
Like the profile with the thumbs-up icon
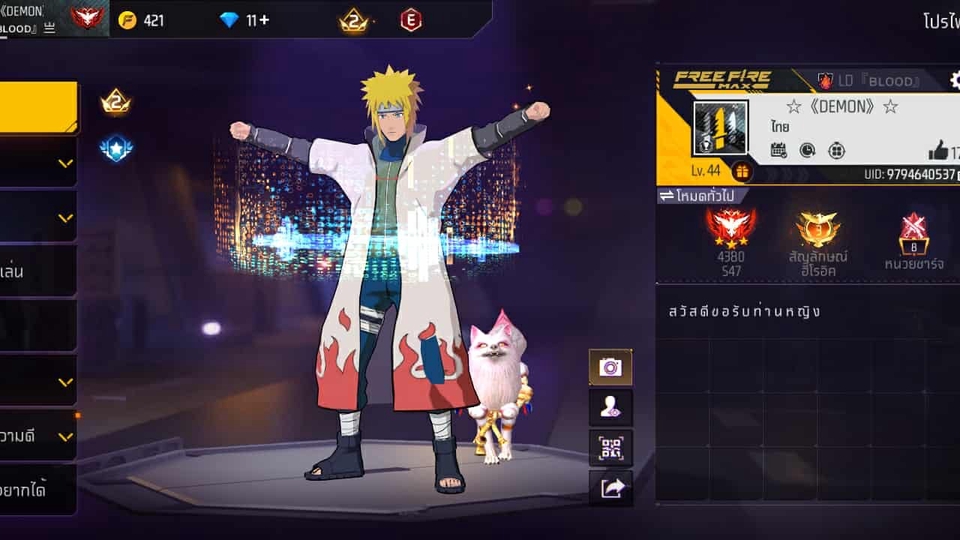[x=937, y=151]
